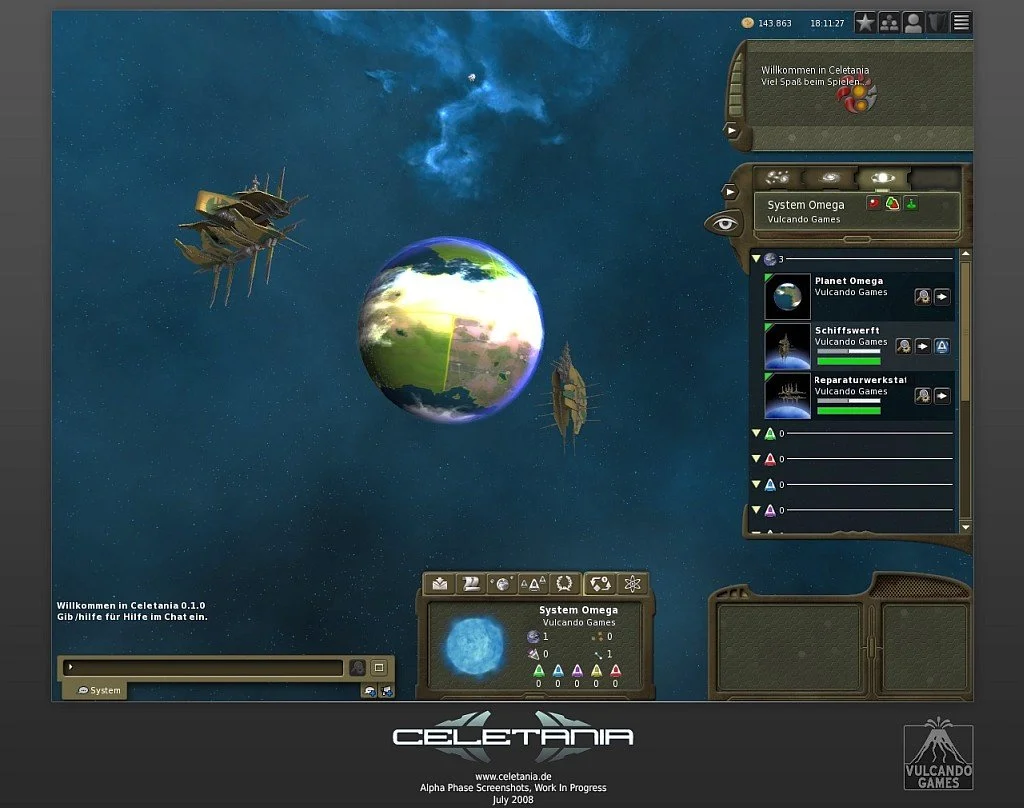Open the player profile silhouette icon
The width and height of the screenshot is (1024, 808).
[x=913, y=23]
